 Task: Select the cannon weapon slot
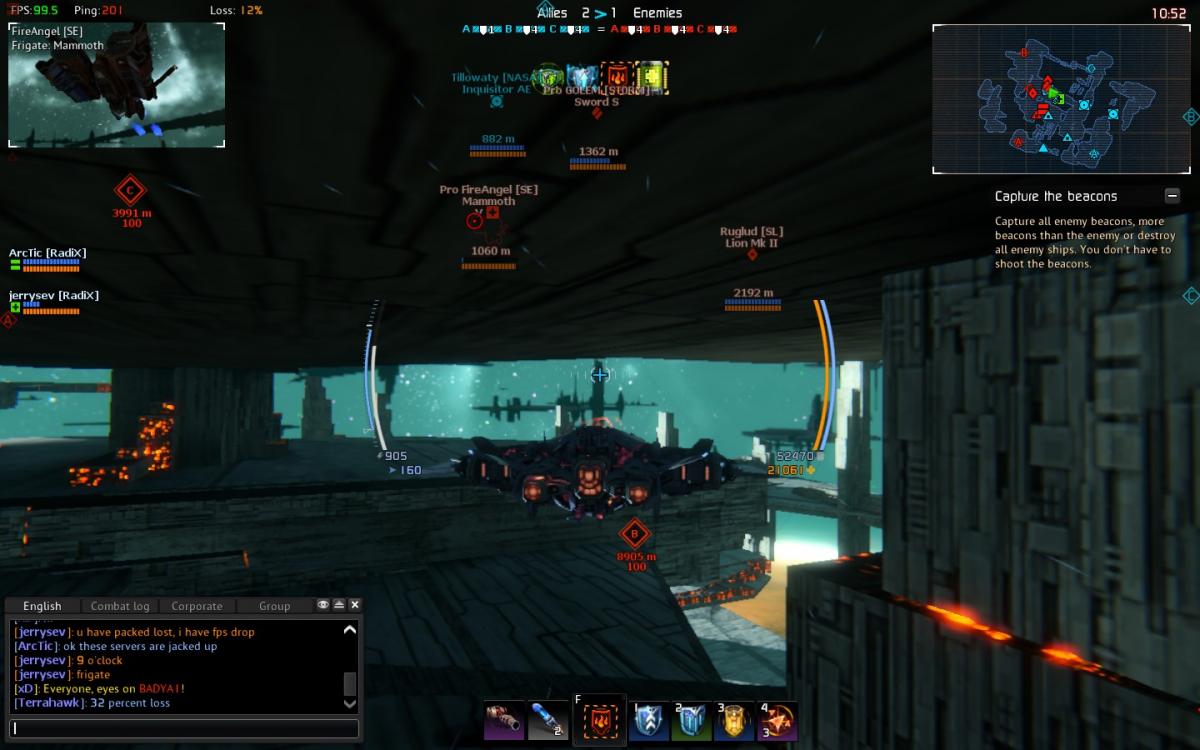coord(503,721)
